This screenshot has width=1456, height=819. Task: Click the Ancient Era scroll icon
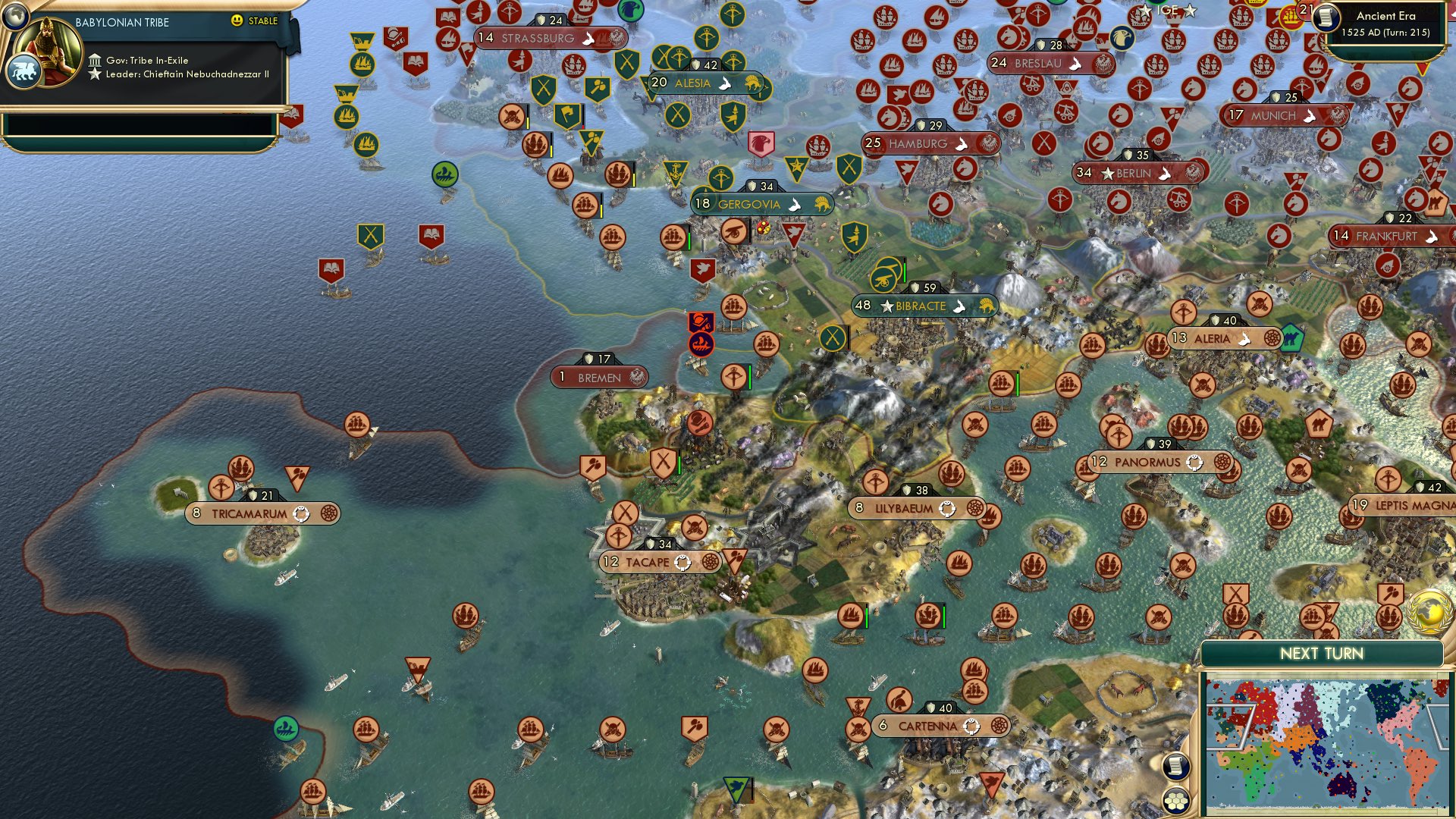(x=1326, y=19)
